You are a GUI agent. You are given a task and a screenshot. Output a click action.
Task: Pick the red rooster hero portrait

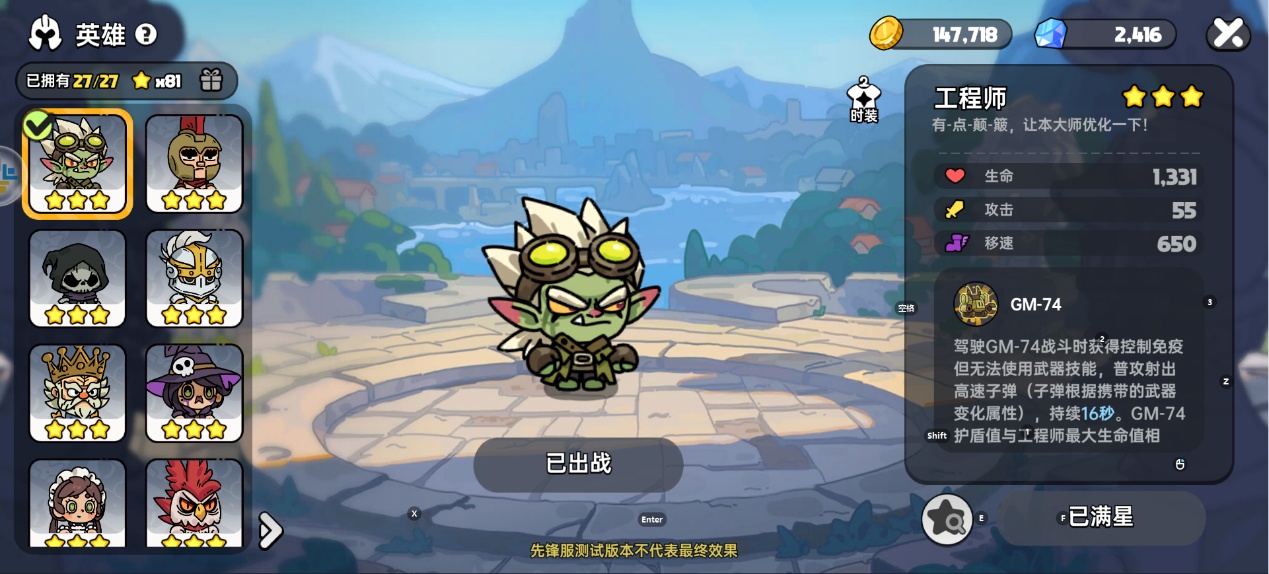(195, 503)
